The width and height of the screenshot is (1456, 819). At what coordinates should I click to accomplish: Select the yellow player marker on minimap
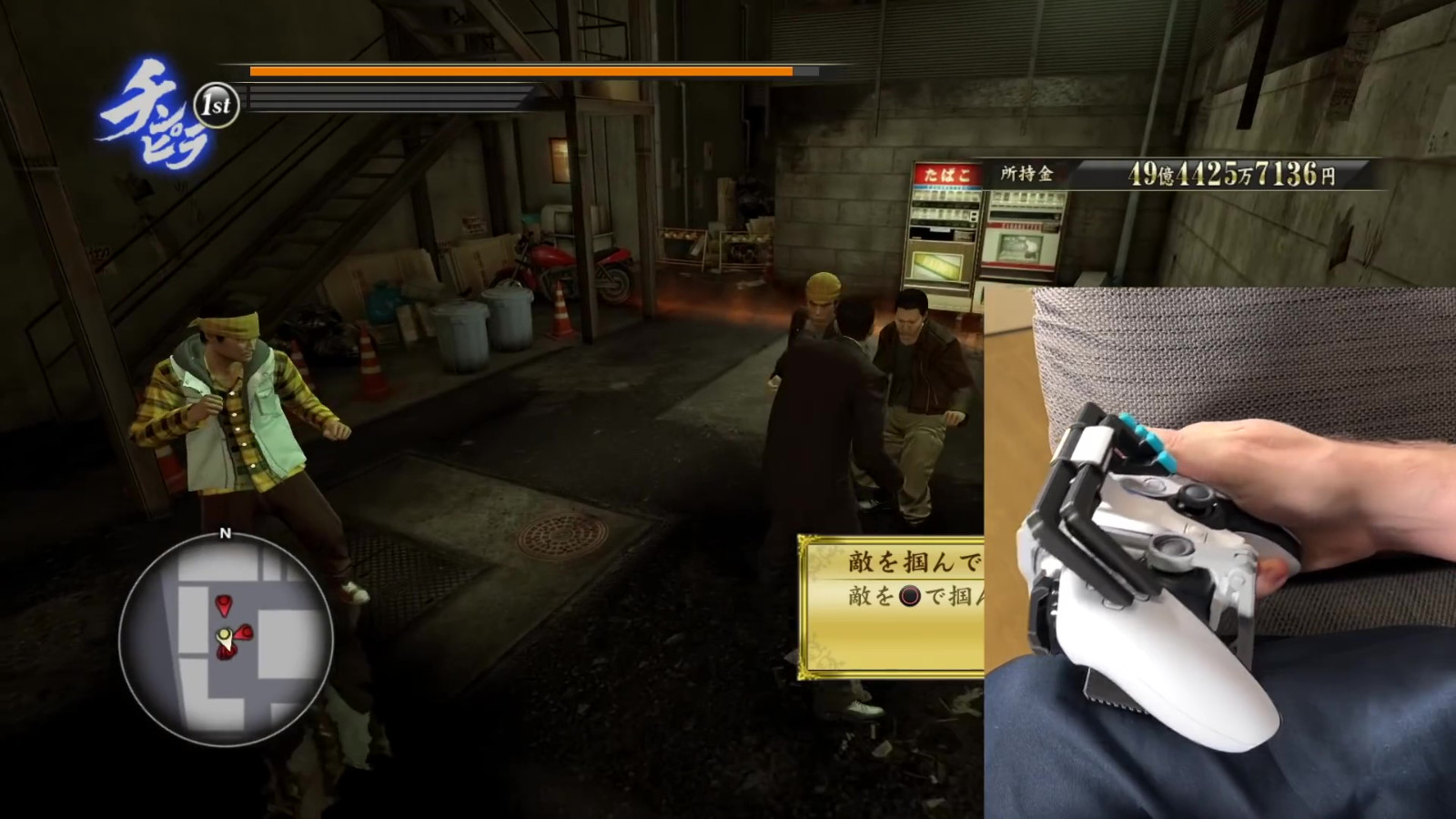(x=223, y=635)
